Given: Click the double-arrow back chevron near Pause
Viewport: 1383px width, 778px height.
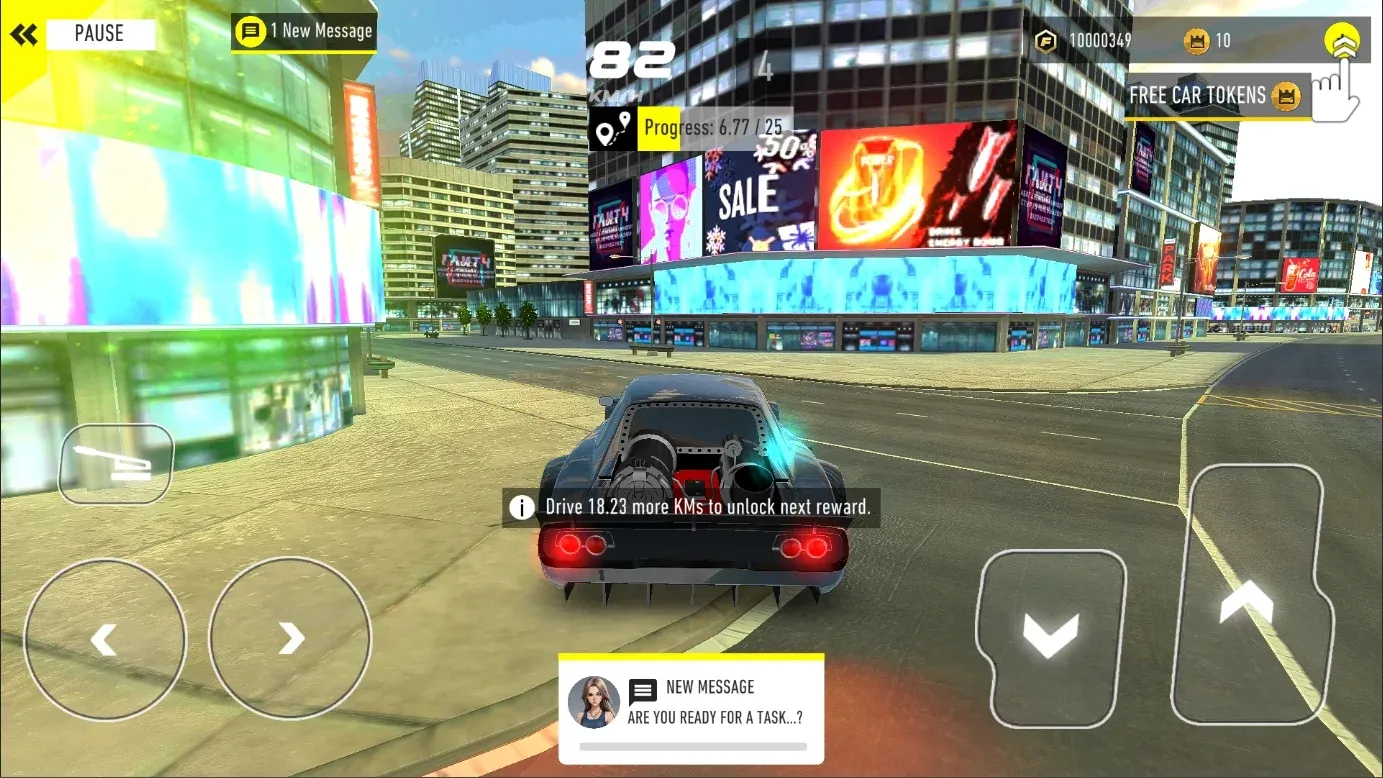Looking at the screenshot, I should click(x=24, y=33).
